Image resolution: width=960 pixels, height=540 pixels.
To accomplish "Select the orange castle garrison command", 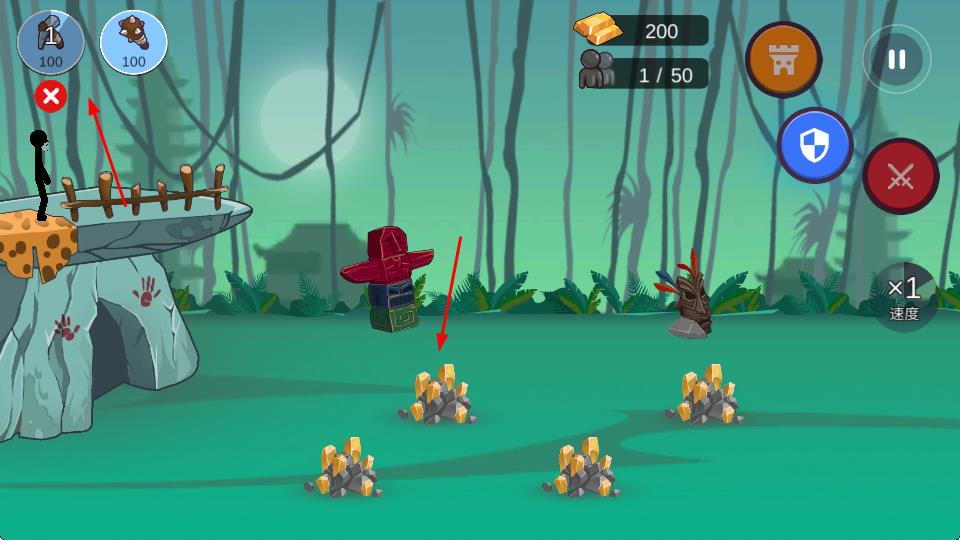I will [x=783, y=59].
